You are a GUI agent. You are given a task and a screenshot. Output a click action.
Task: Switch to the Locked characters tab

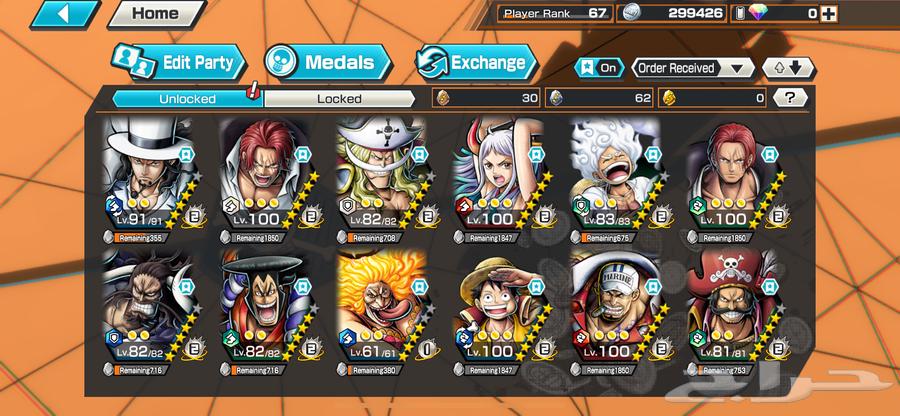(339, 98)
